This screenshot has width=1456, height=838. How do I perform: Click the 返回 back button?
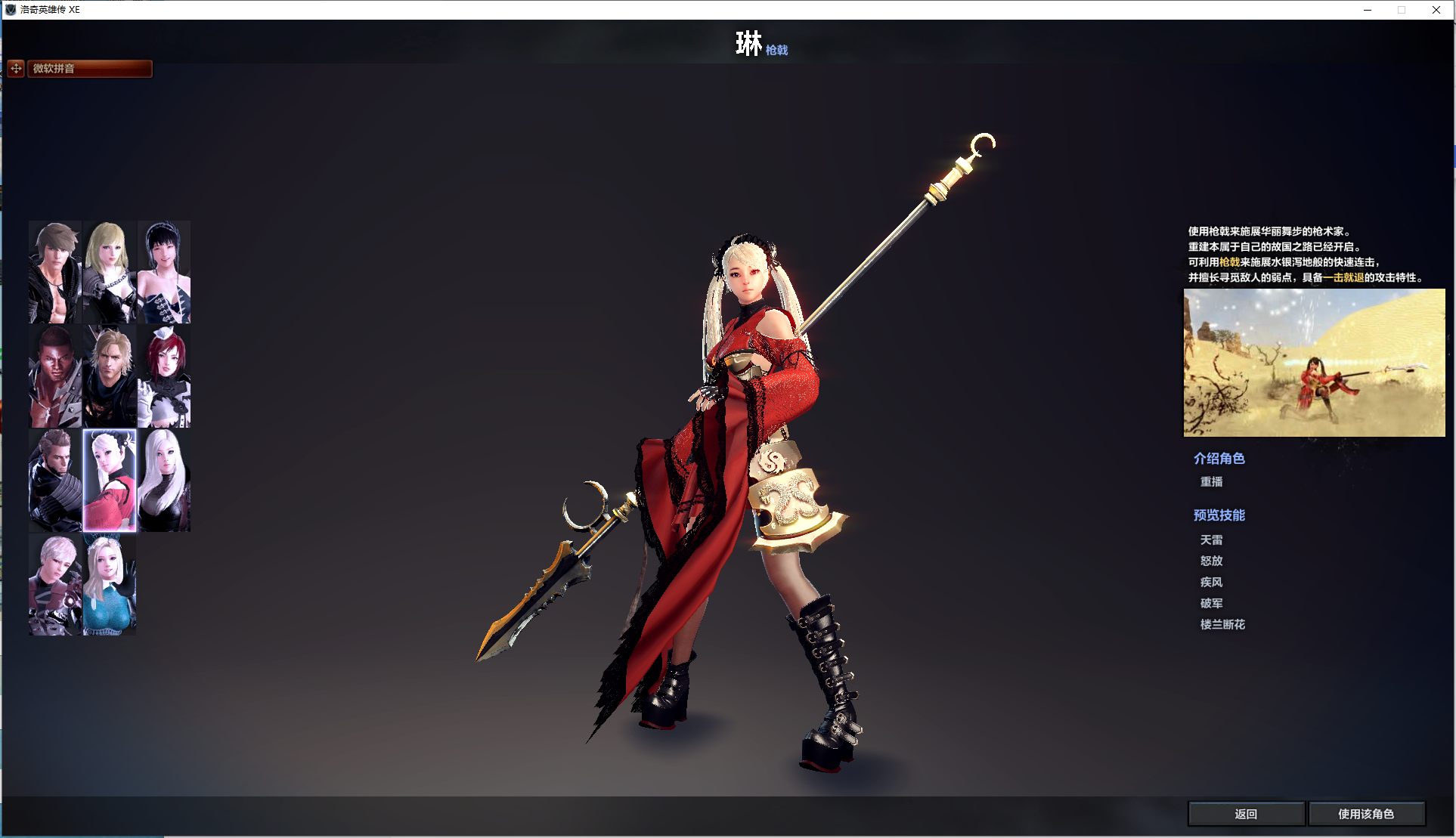(x=1246, y=814)
